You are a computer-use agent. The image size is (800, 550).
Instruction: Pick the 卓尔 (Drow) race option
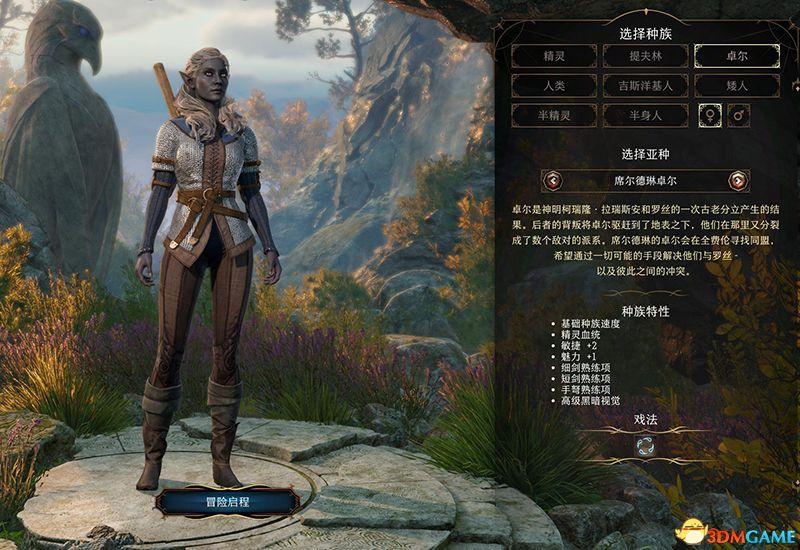[x=737, y=56]
